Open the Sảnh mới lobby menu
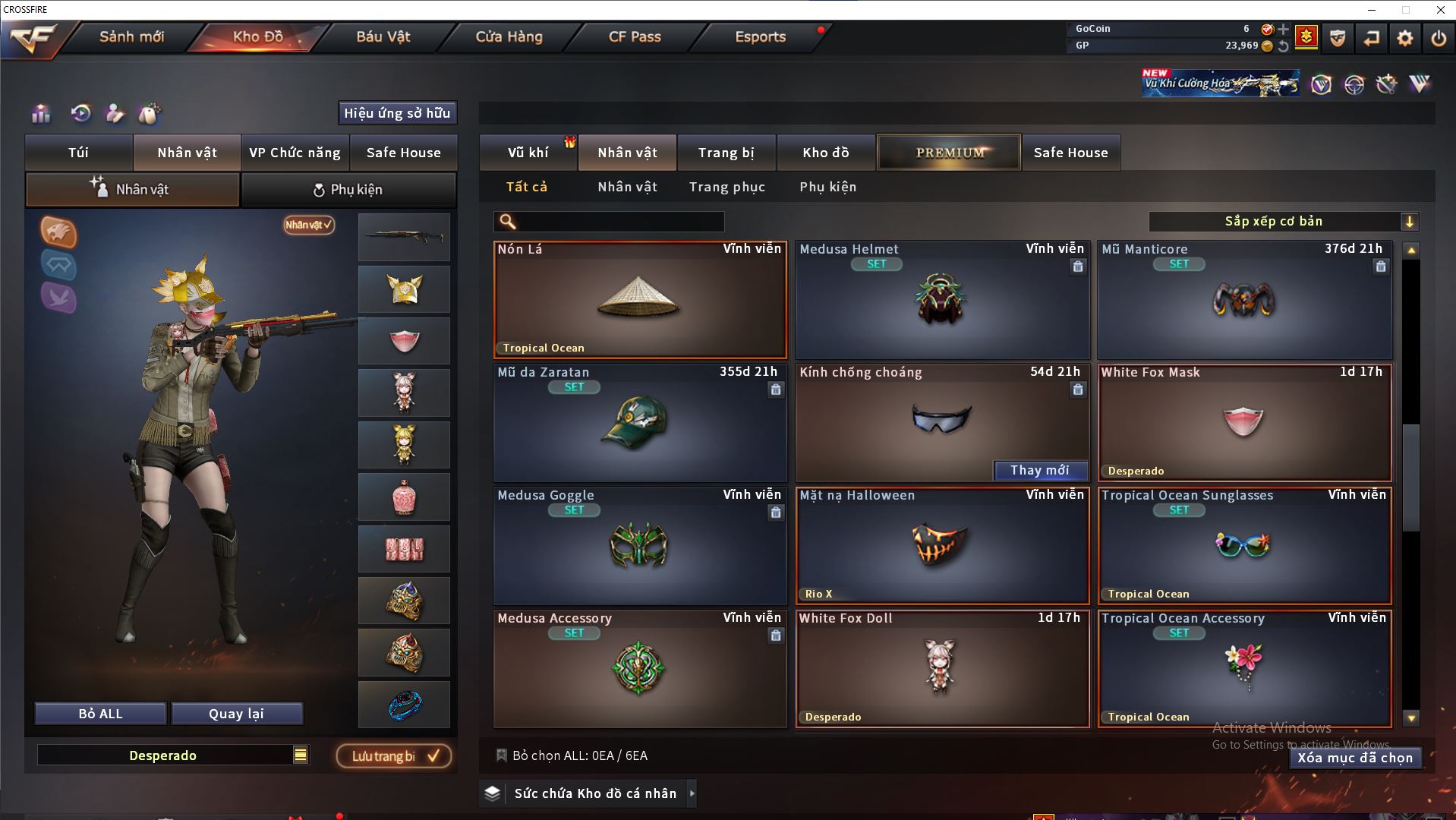The width and height of the screenshot is (1456, 820). click(x=131, y=36)
